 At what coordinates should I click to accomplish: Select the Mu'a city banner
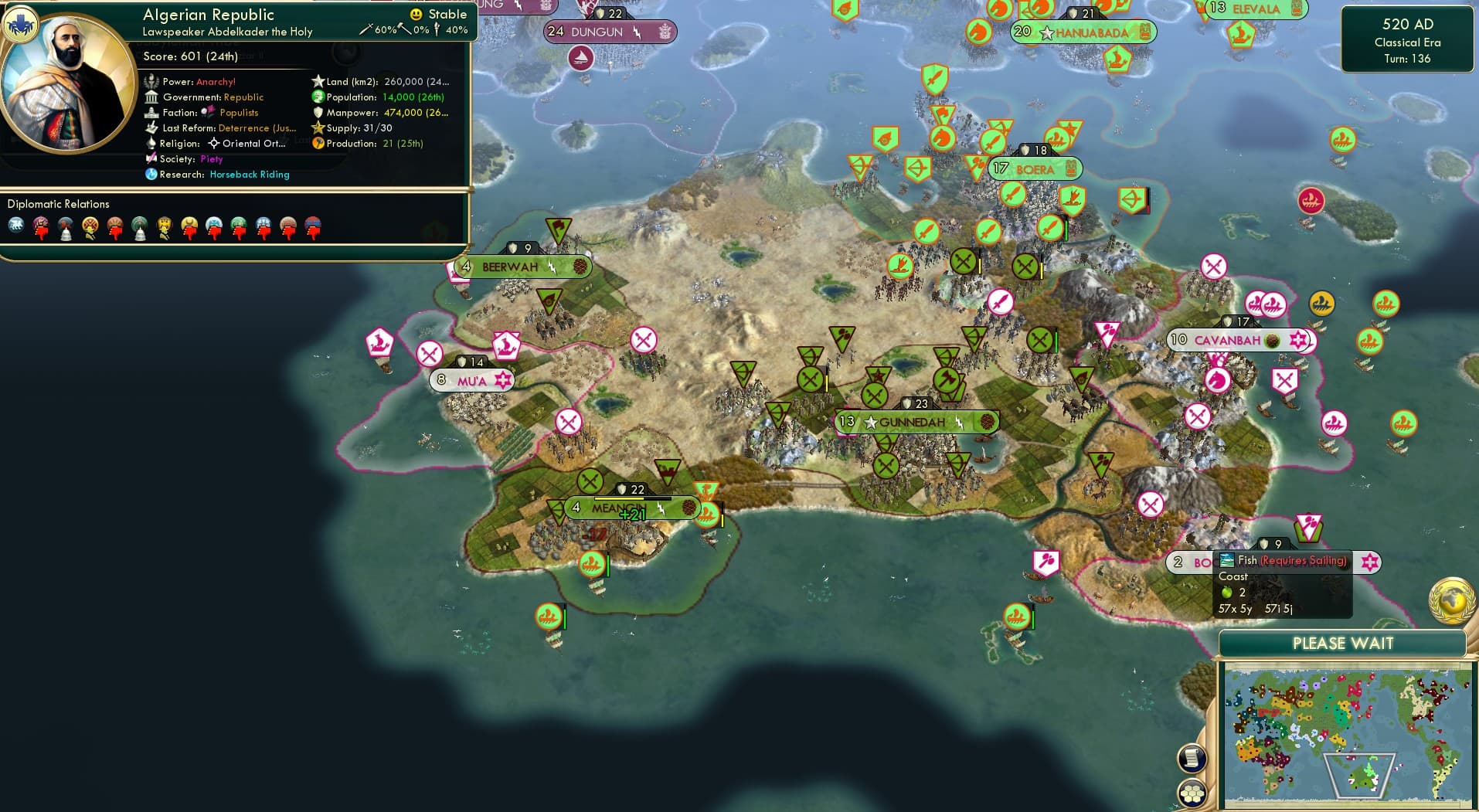click(471, 380)
